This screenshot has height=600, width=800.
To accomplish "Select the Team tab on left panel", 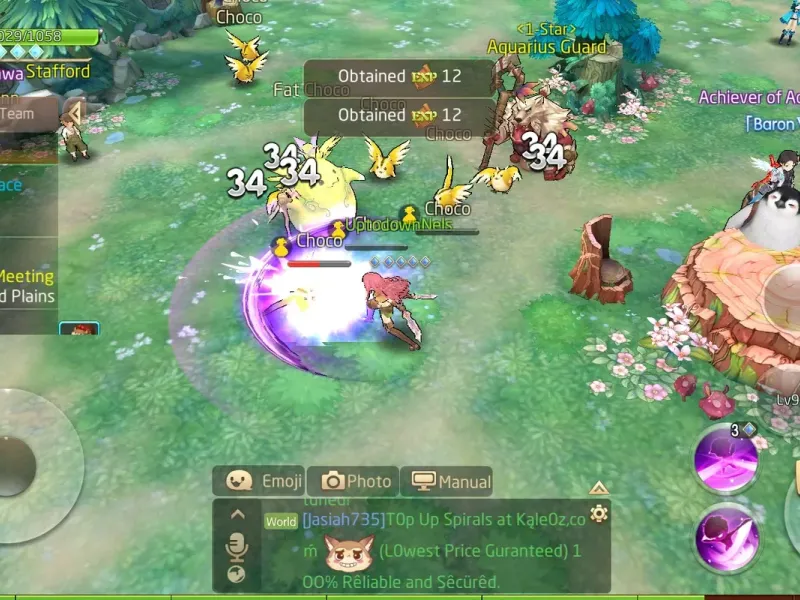I will point(20,114).
